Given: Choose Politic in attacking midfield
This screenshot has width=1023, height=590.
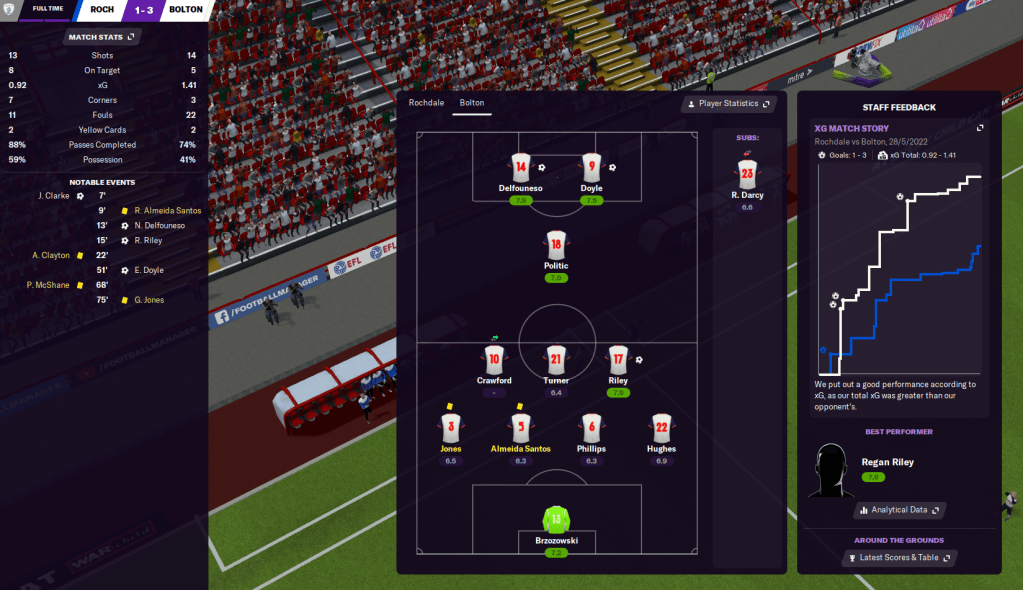Looking at the screenshot, I should coord(556,245).
